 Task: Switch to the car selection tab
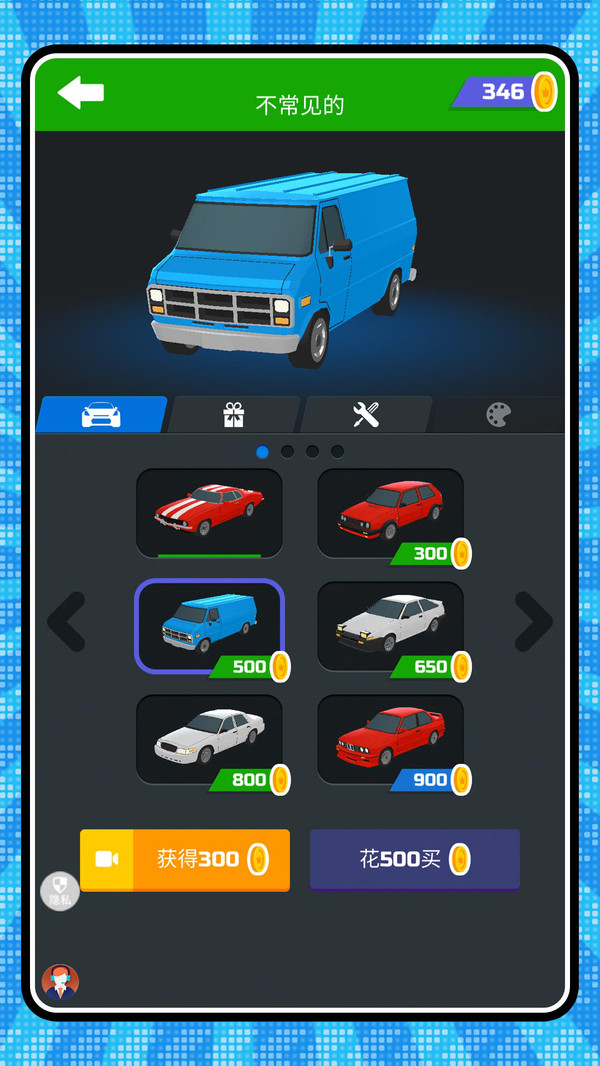point(102,415)
